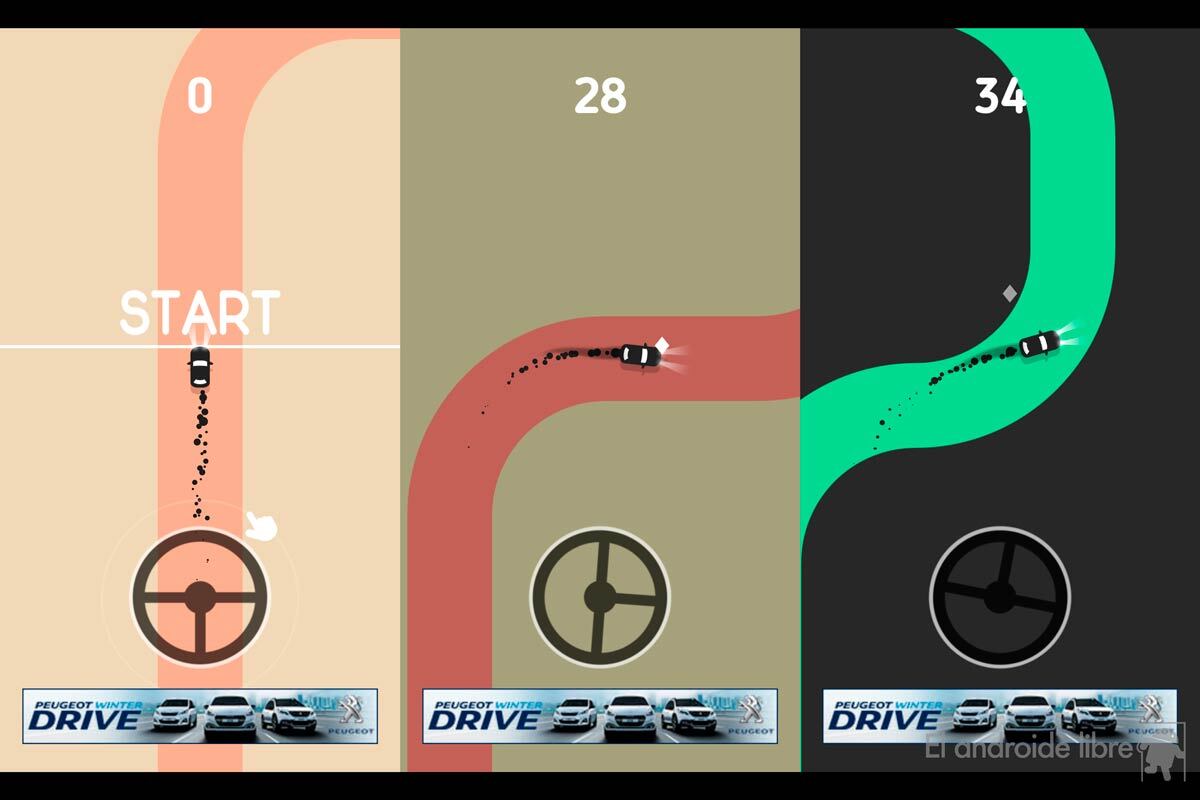Screen dimensions: 1200x800
Task: Tap the brown steering wheel on the beige screen
Action: point(200,597)
